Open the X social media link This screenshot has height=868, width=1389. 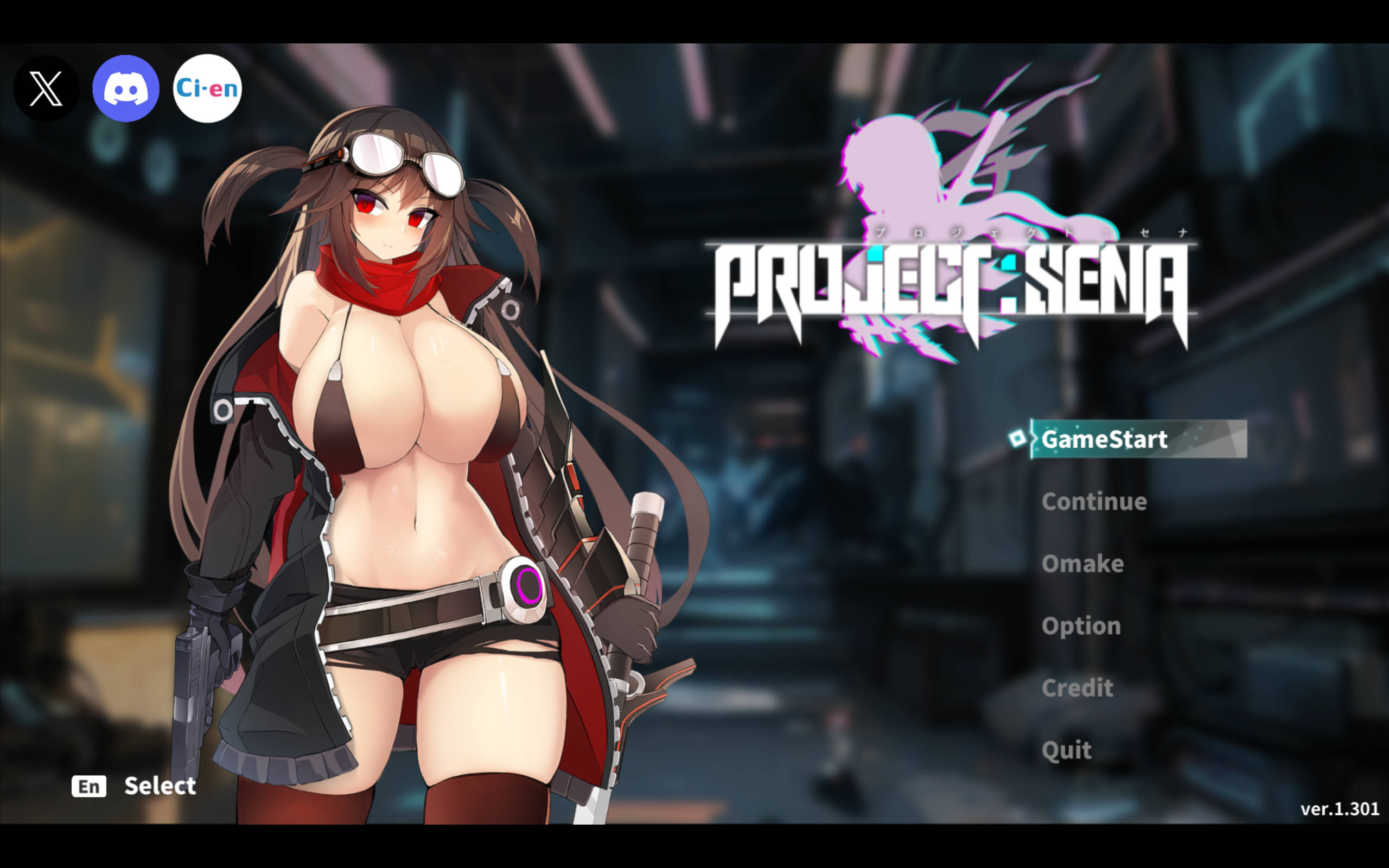[x=46, y=88]
